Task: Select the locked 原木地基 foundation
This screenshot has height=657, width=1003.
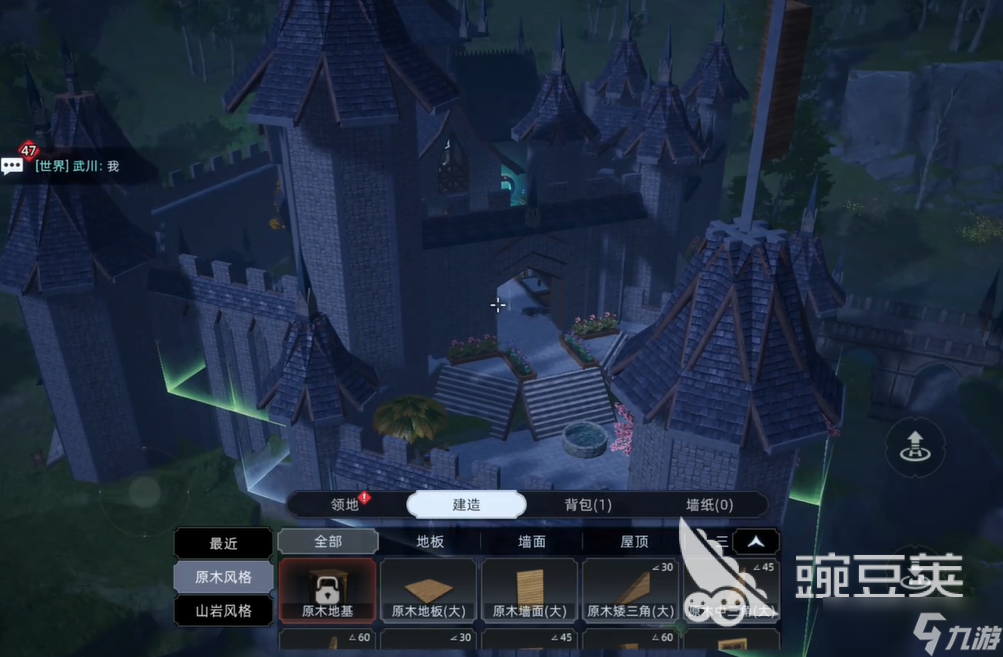Action: pos(328,591)
